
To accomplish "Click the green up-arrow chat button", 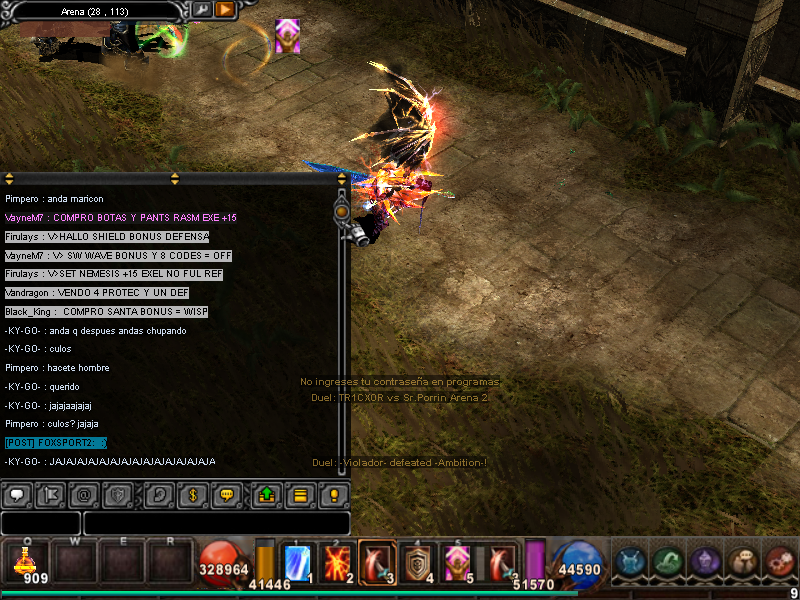I will (x=266, y=494).
